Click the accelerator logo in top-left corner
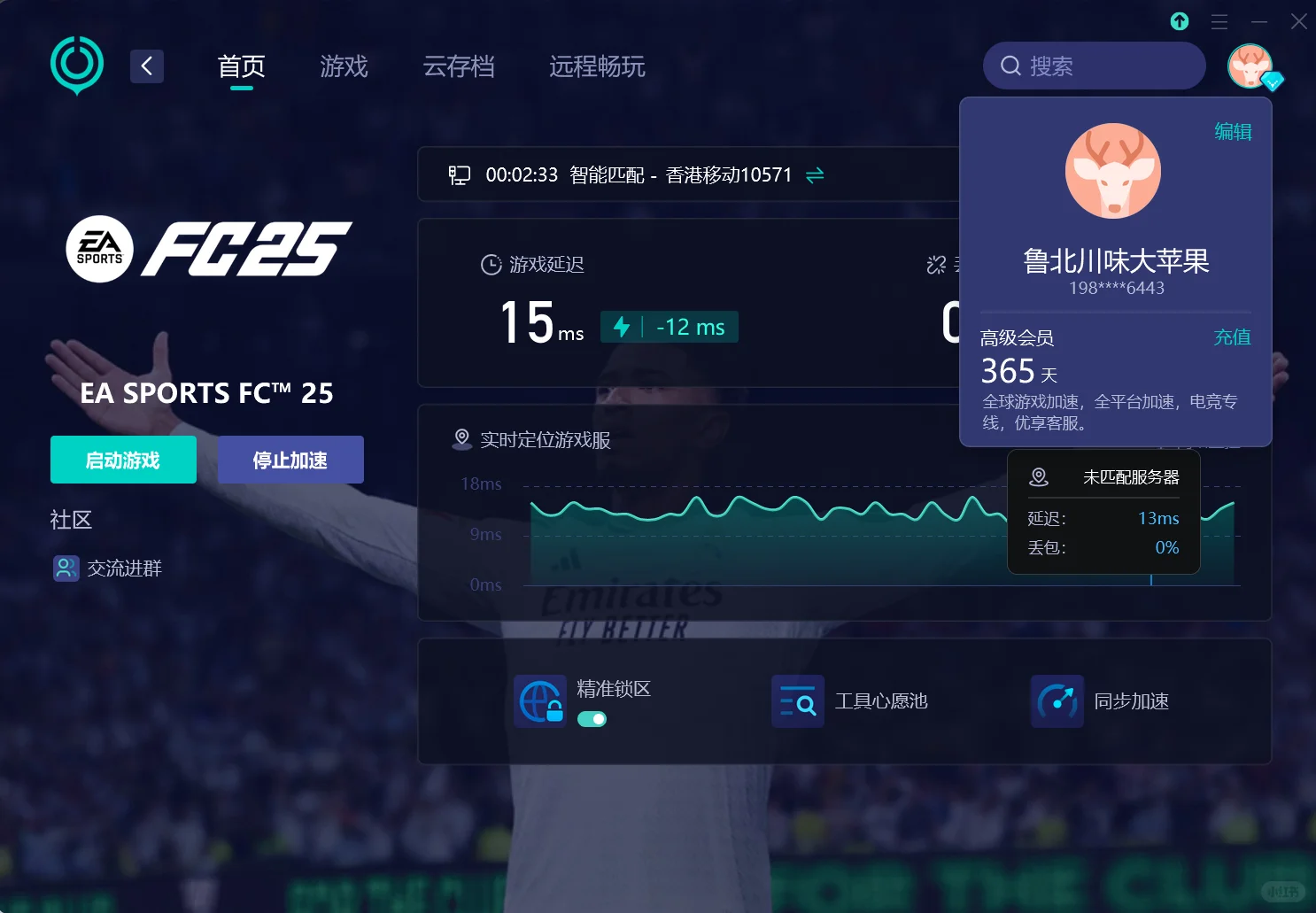Screen dimensions: 1316x913 76,66
